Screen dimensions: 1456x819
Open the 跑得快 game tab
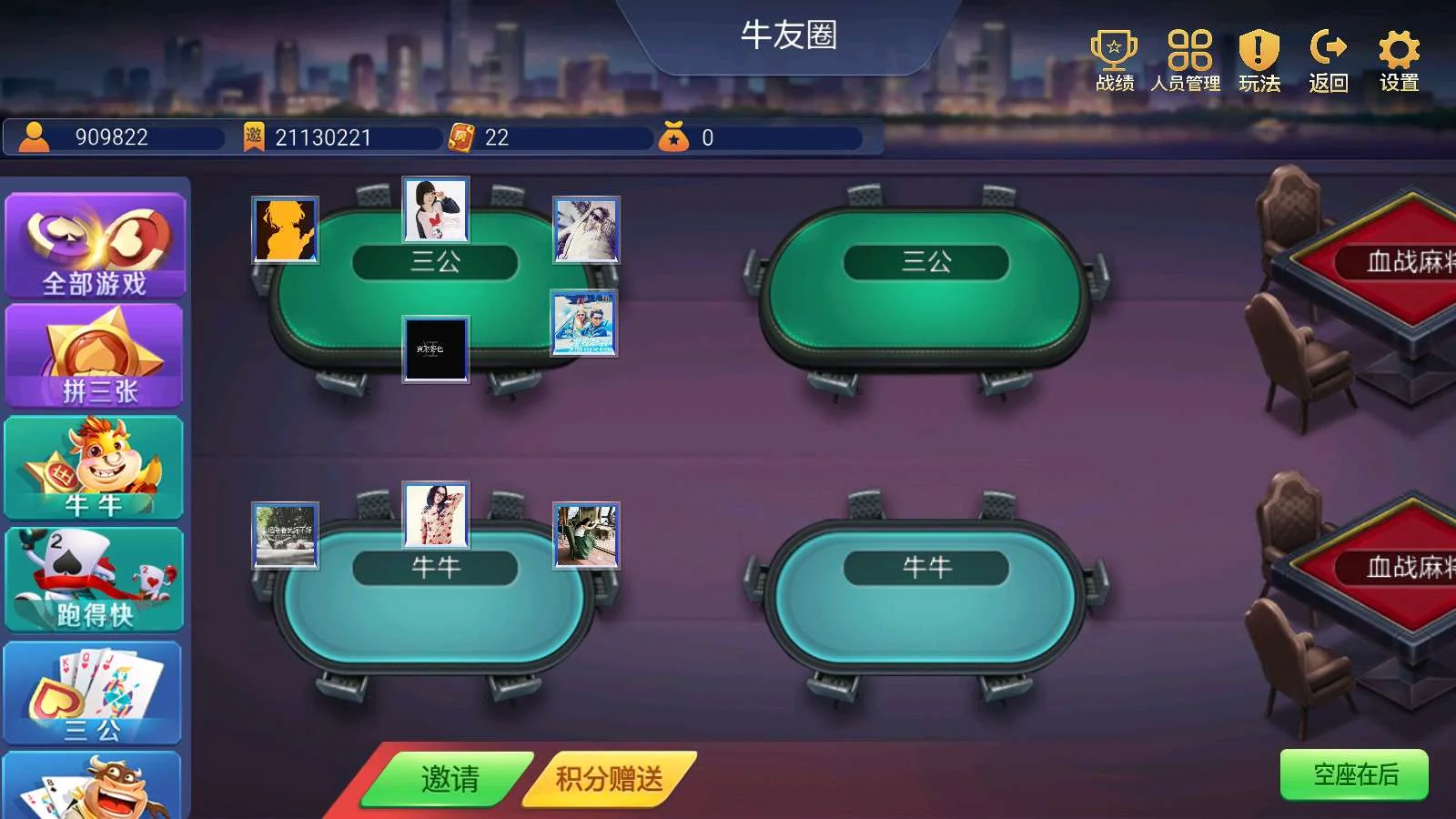coord(94,580)
